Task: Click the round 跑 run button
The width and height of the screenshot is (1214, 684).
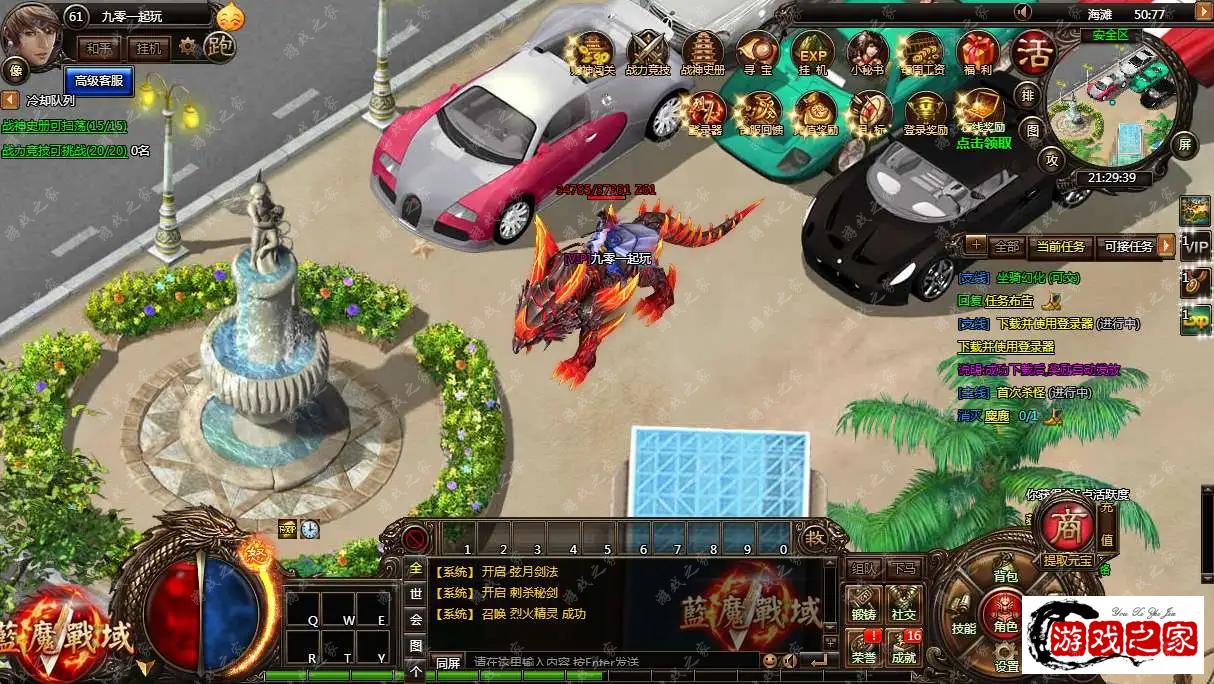Action: [219, 46]
